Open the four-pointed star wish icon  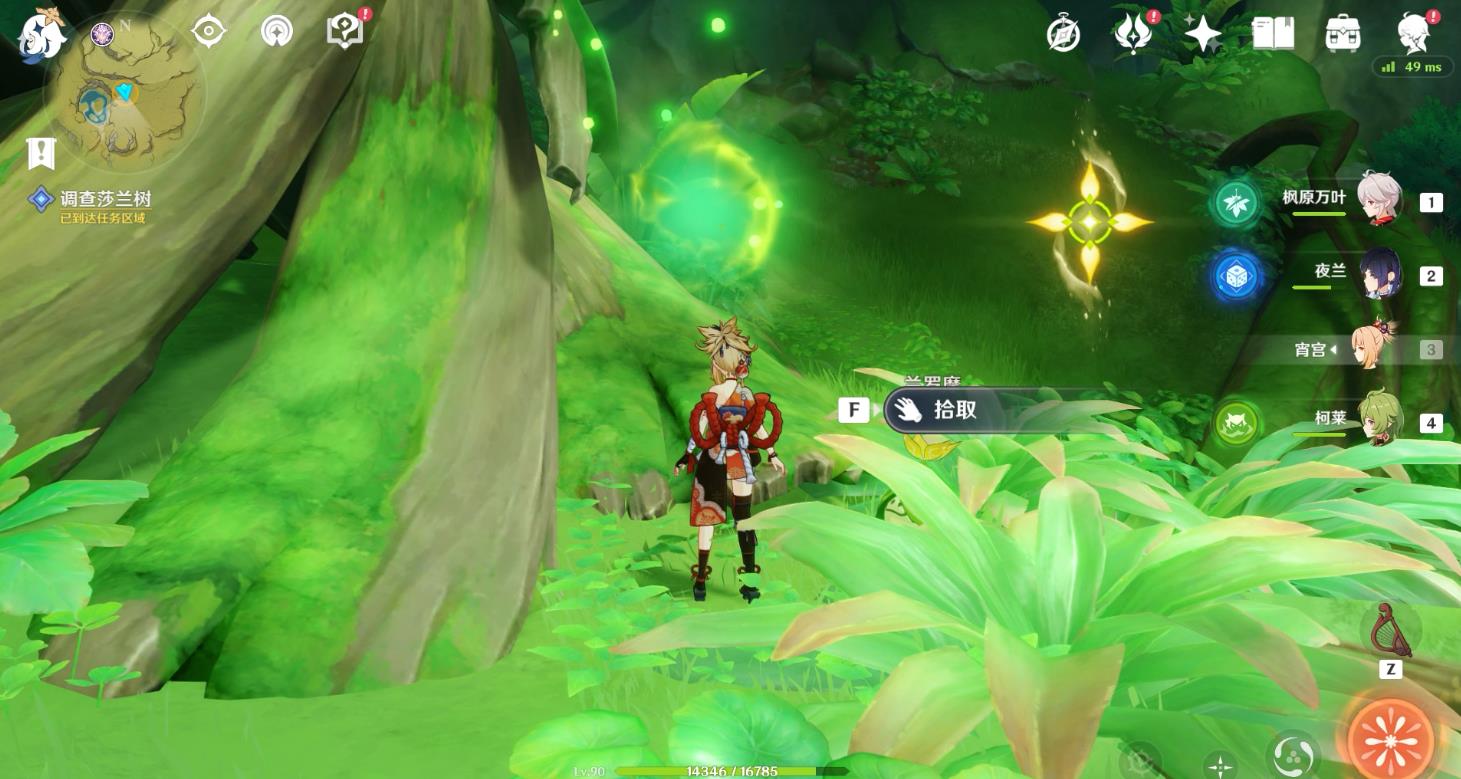[1203, 34]
